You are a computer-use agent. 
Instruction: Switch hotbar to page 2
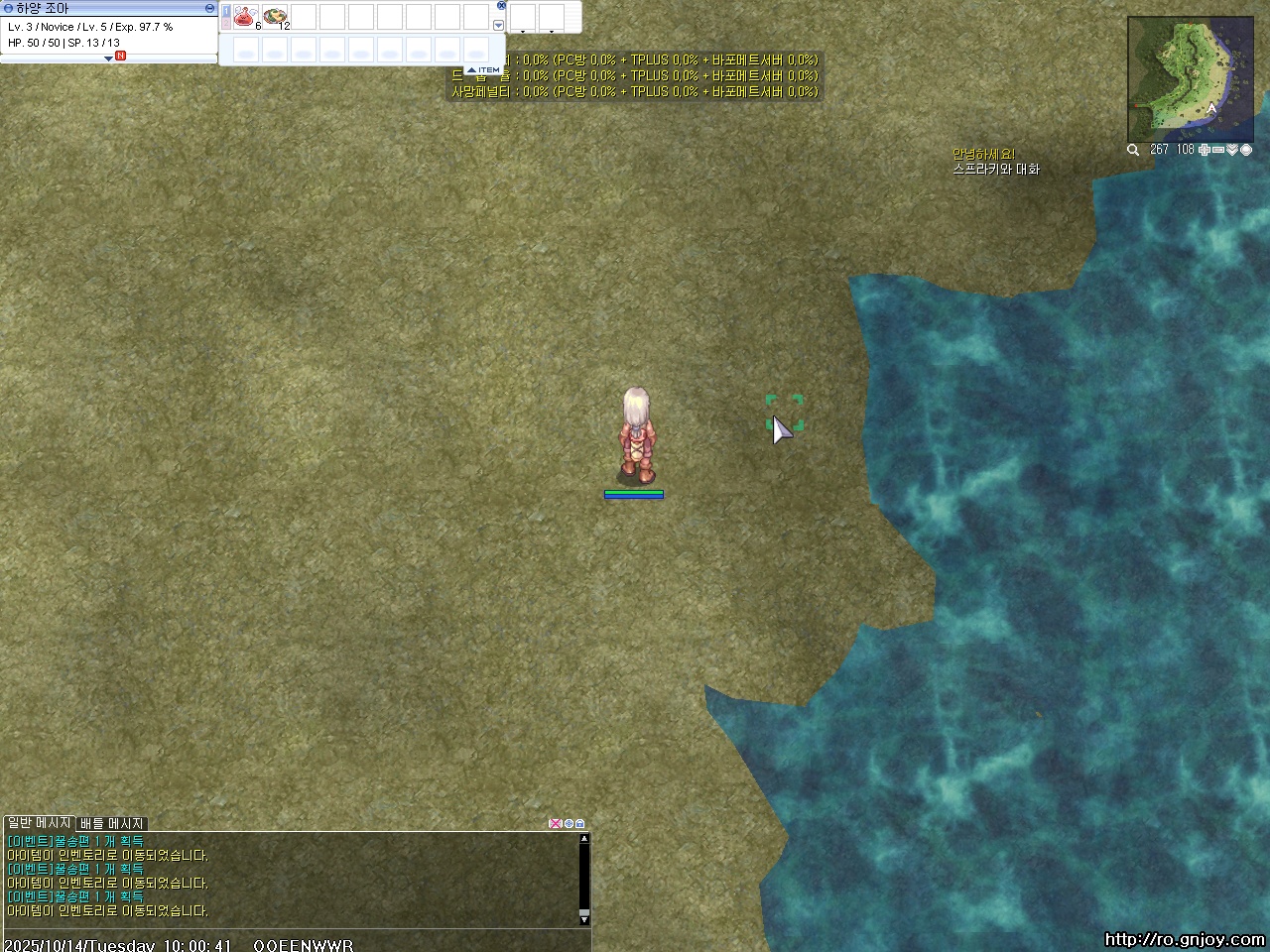click(x=225, y=23)
